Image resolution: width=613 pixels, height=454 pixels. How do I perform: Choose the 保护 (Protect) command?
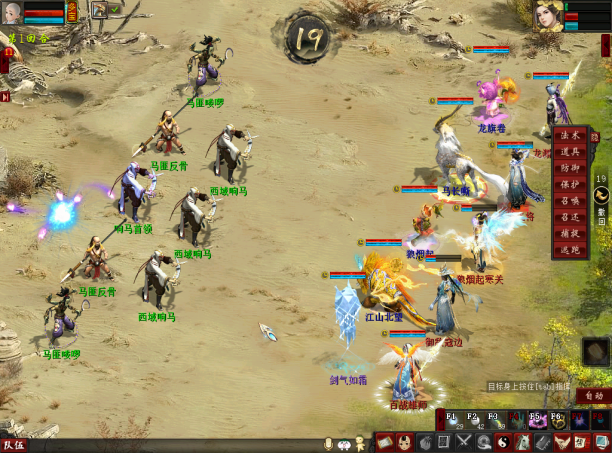(569, 184)
